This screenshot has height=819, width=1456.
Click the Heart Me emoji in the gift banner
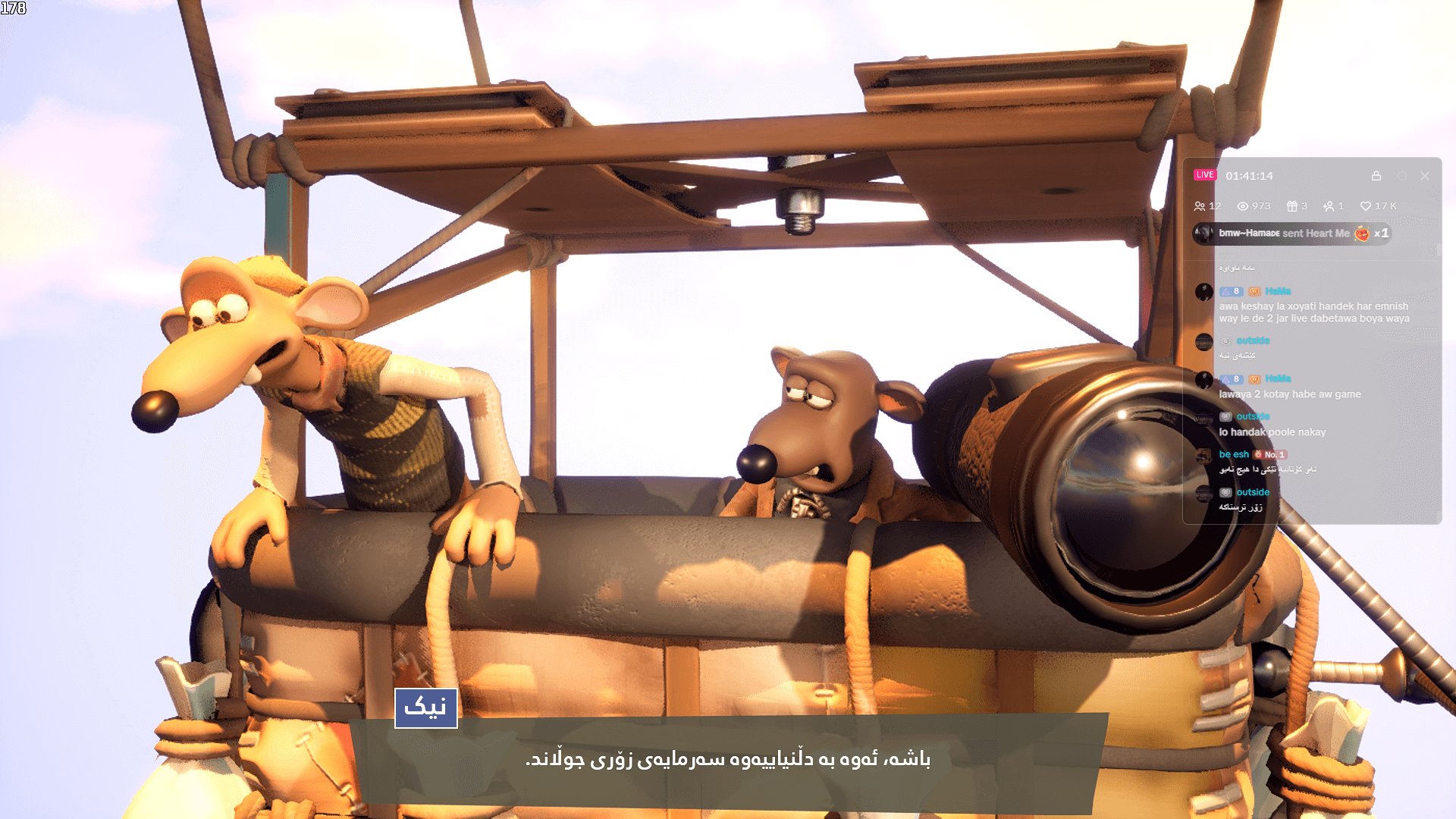[1362, 233]
